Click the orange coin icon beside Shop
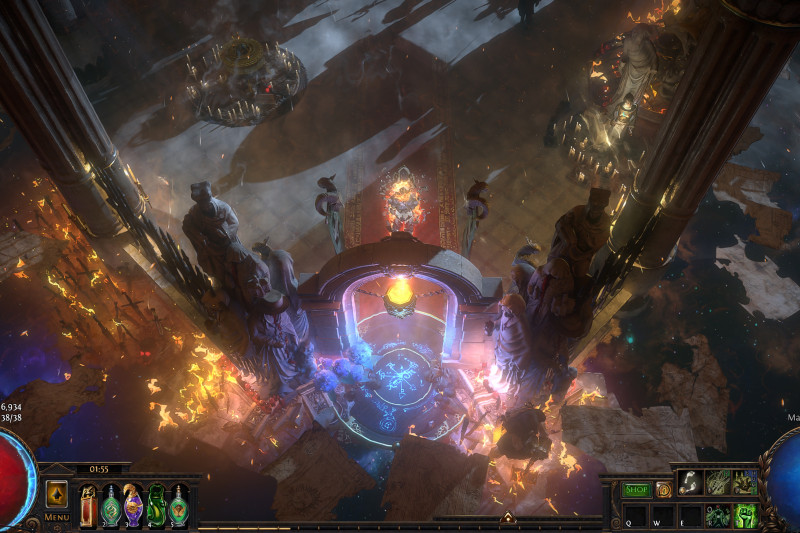The width and height of the screenshot is (800, 533). (x=663, y=490)
